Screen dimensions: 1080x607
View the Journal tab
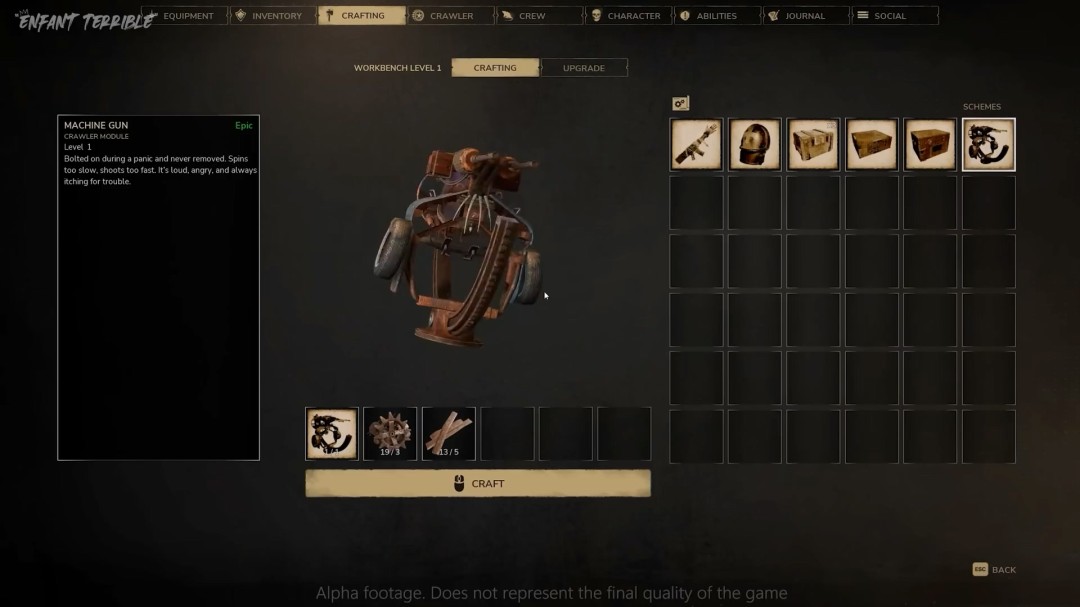[x=803, y=16]
